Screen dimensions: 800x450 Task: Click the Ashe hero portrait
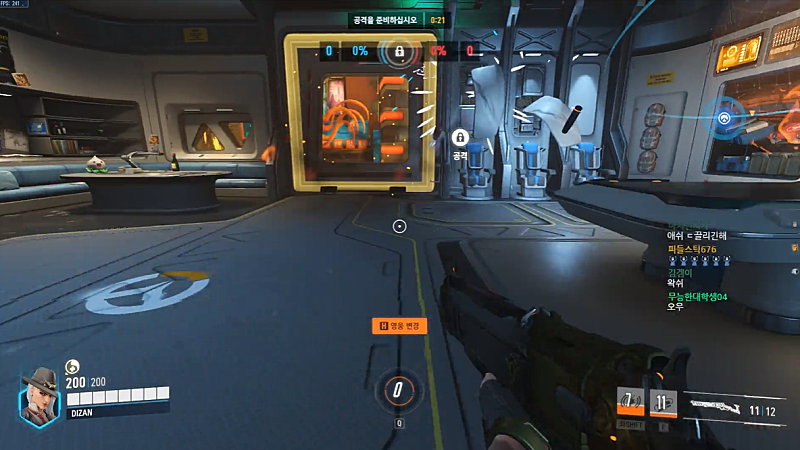[40, 396]
